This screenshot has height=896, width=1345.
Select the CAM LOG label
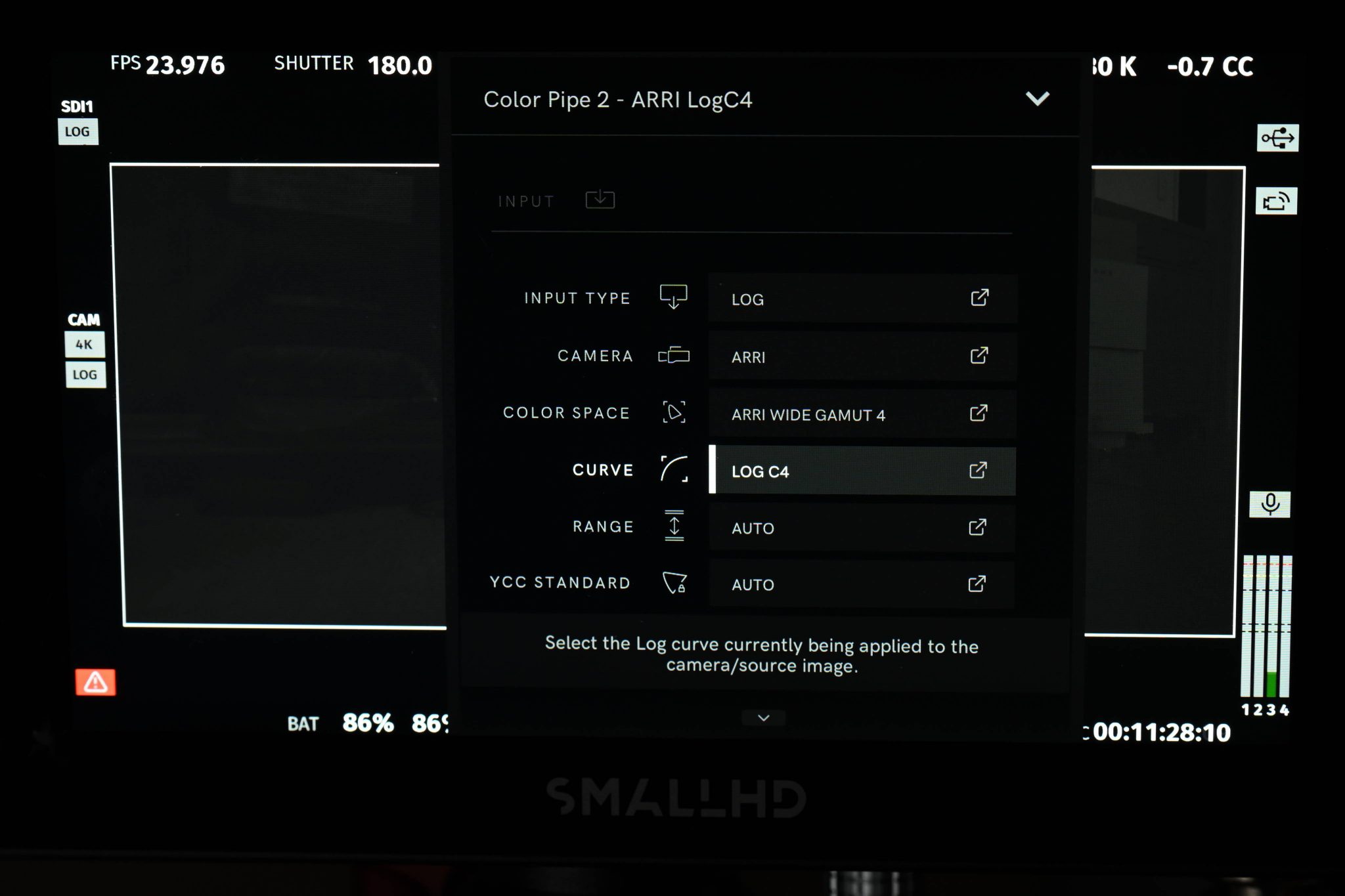(86, 373)
